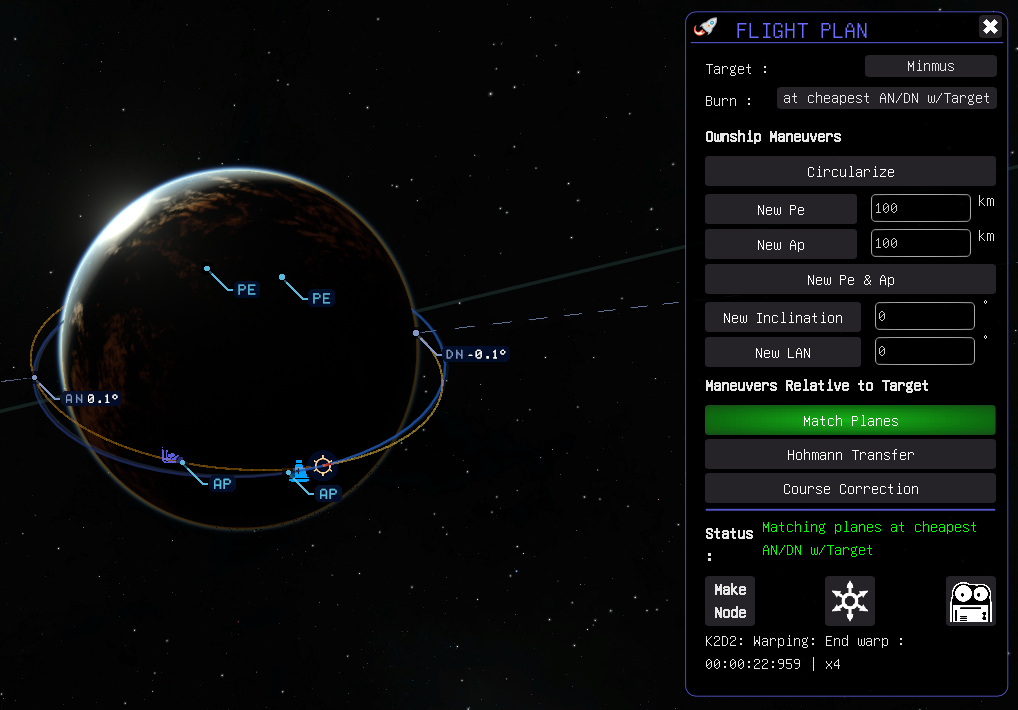Screen dimensions: 1018x710
Task: Open the eight-arrow star icon tool
Action: point(850,601)
